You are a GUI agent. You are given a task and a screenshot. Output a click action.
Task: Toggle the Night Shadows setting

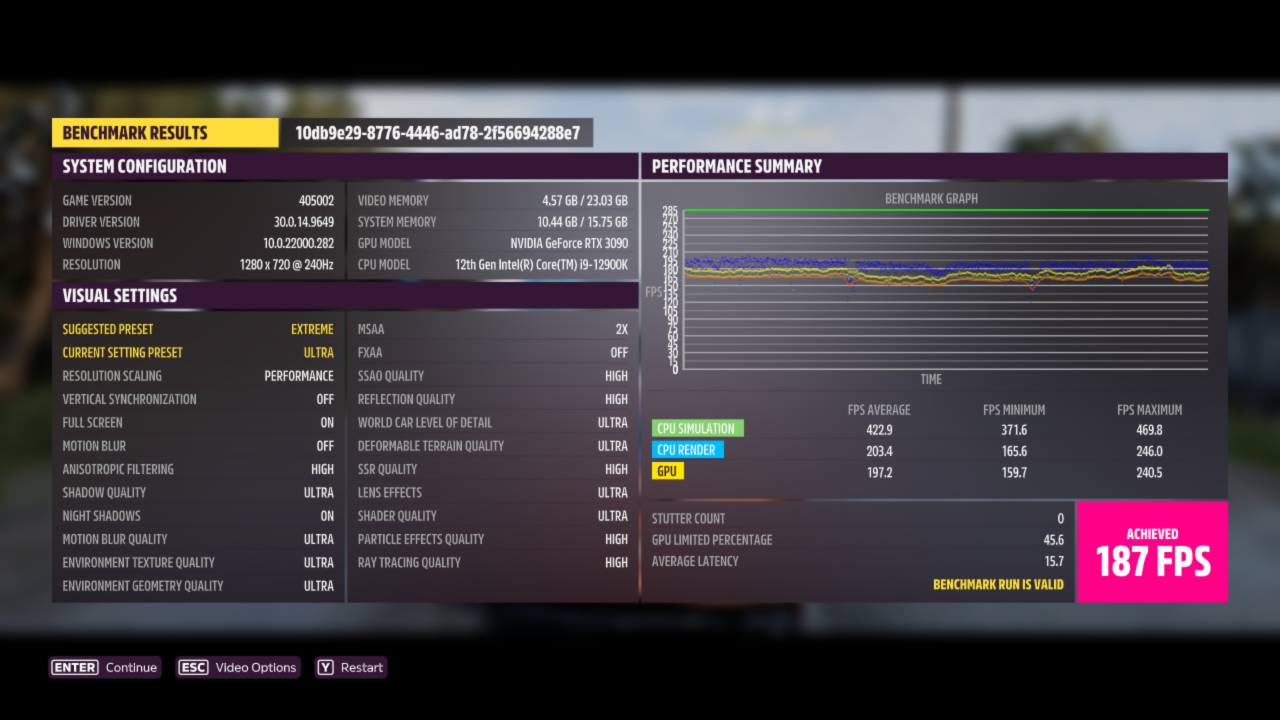click(197, 515)
